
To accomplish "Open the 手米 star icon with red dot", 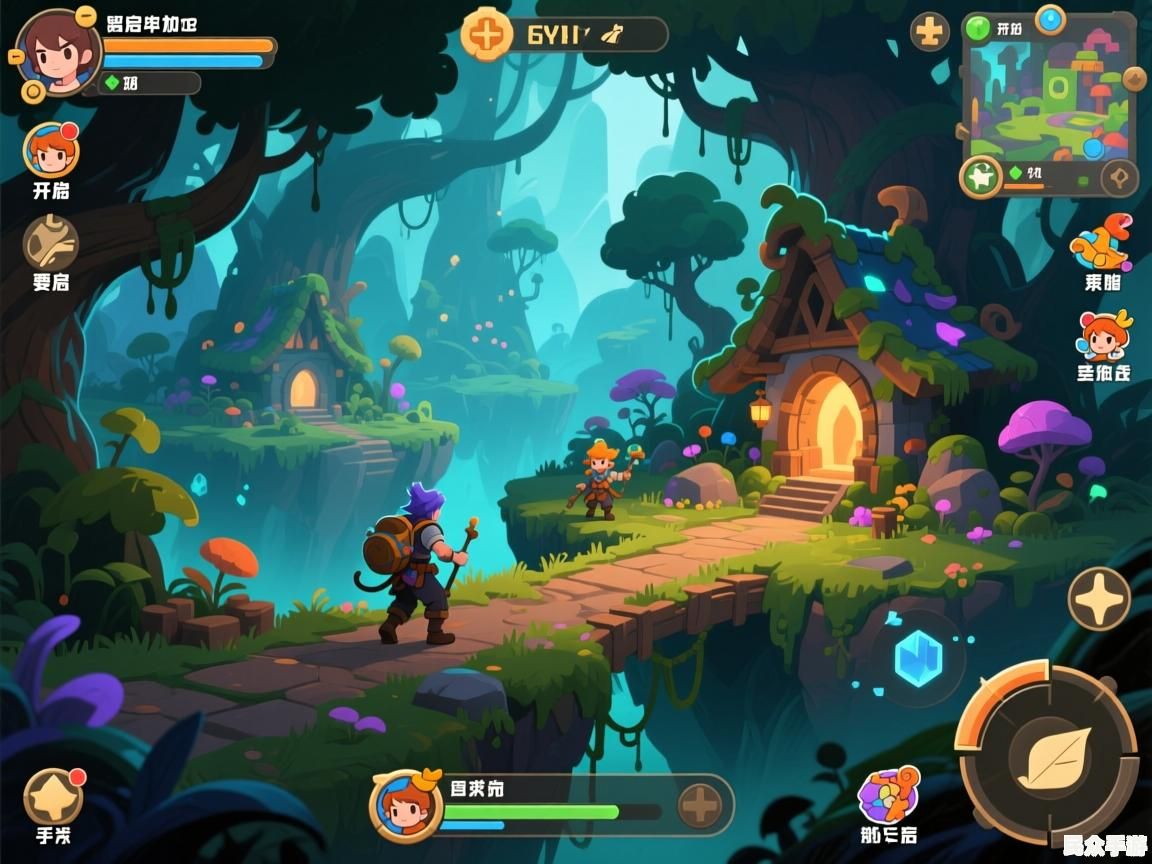I will (53, 797).
